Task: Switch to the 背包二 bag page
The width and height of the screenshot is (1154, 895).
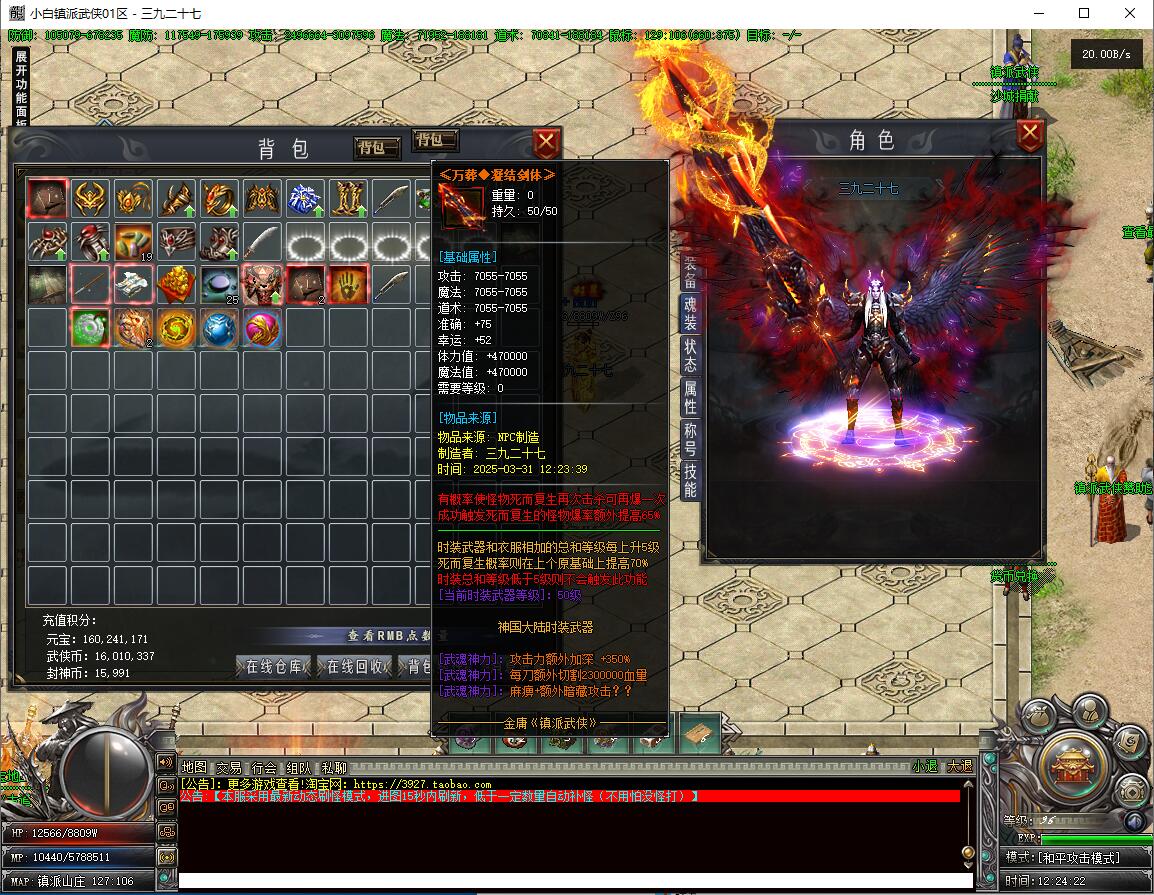Action: [435, 140]
